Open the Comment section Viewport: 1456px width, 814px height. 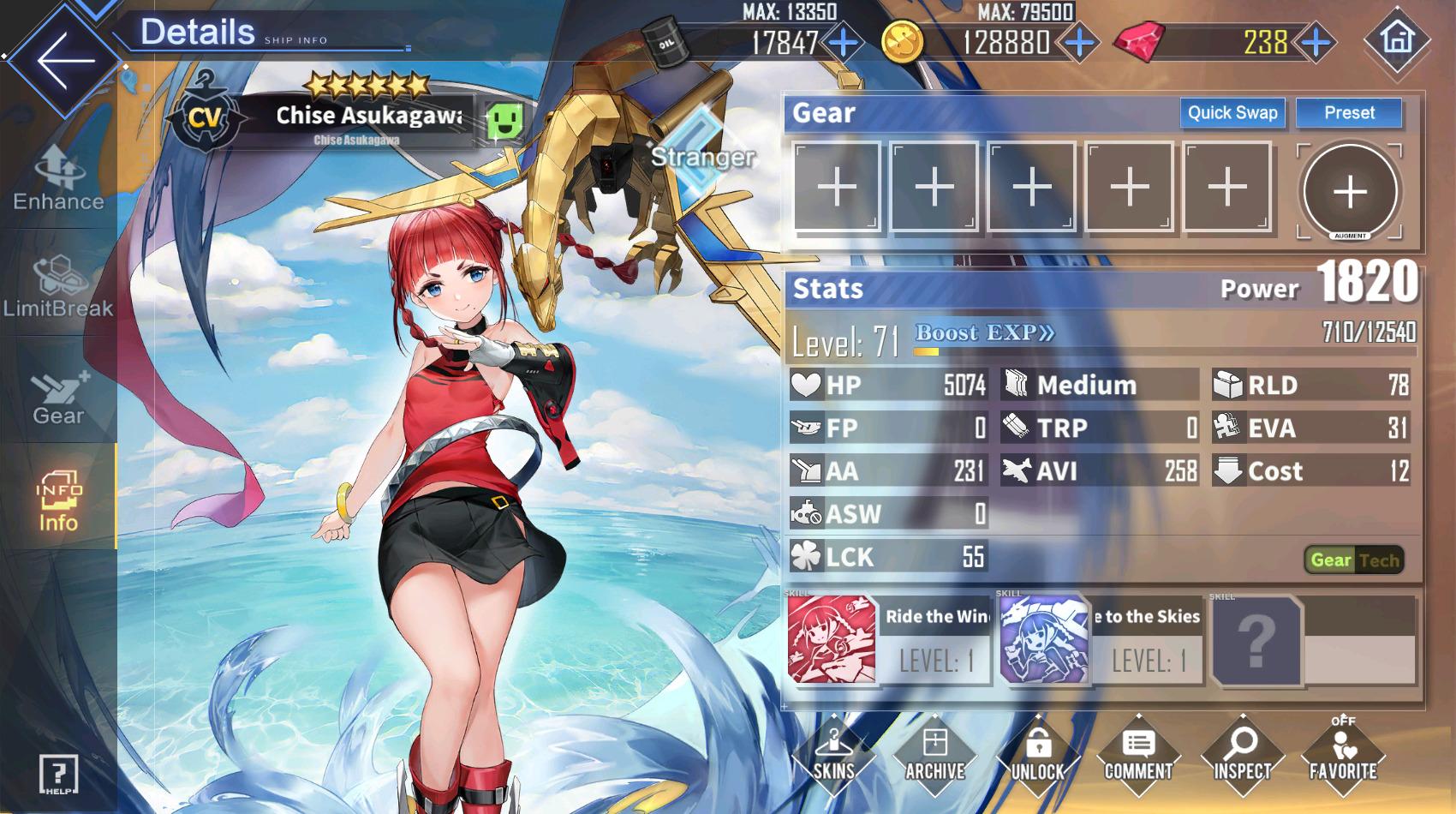1139,756
